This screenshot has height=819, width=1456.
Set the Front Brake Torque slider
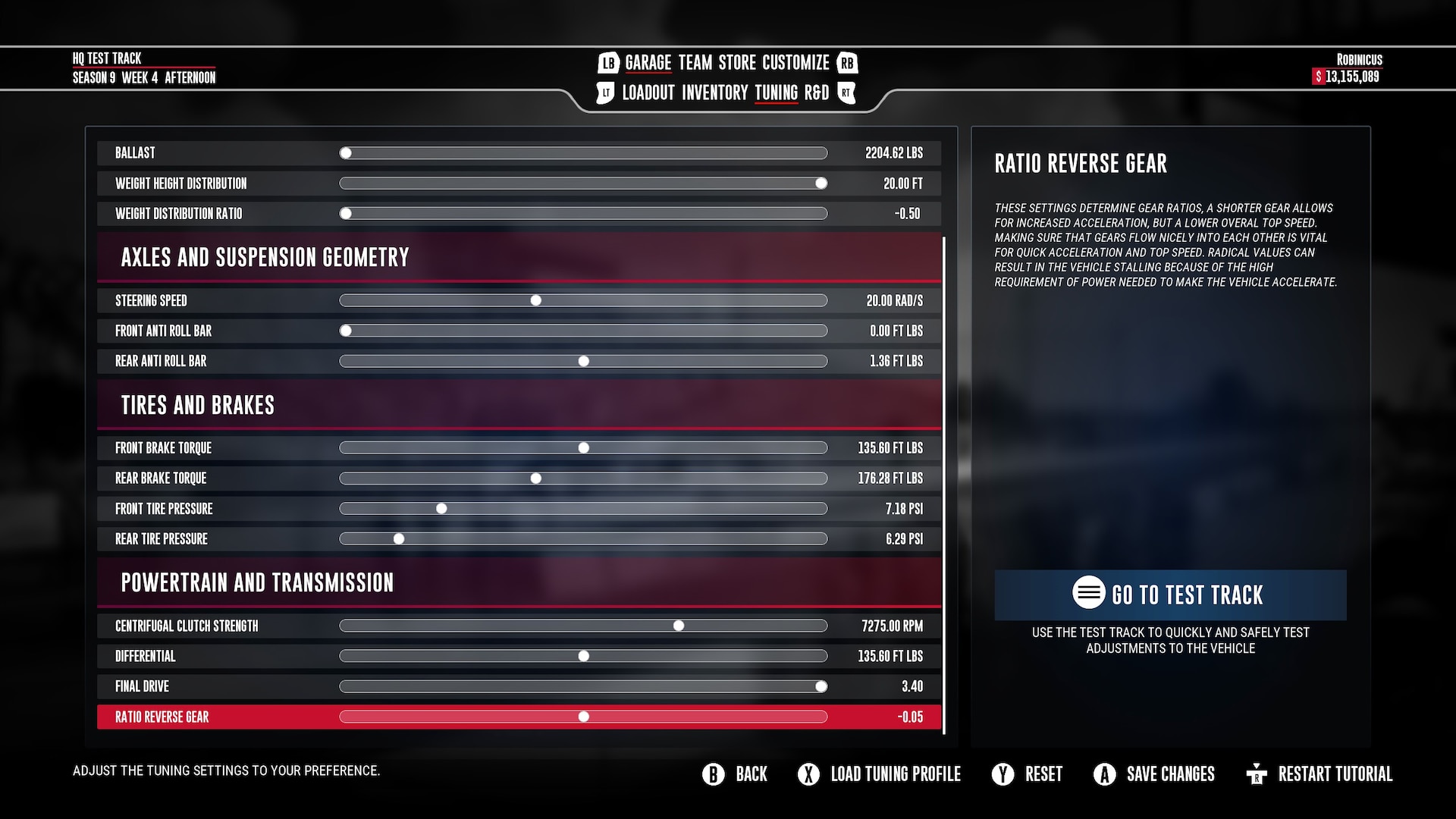click(x=582, y=448)
